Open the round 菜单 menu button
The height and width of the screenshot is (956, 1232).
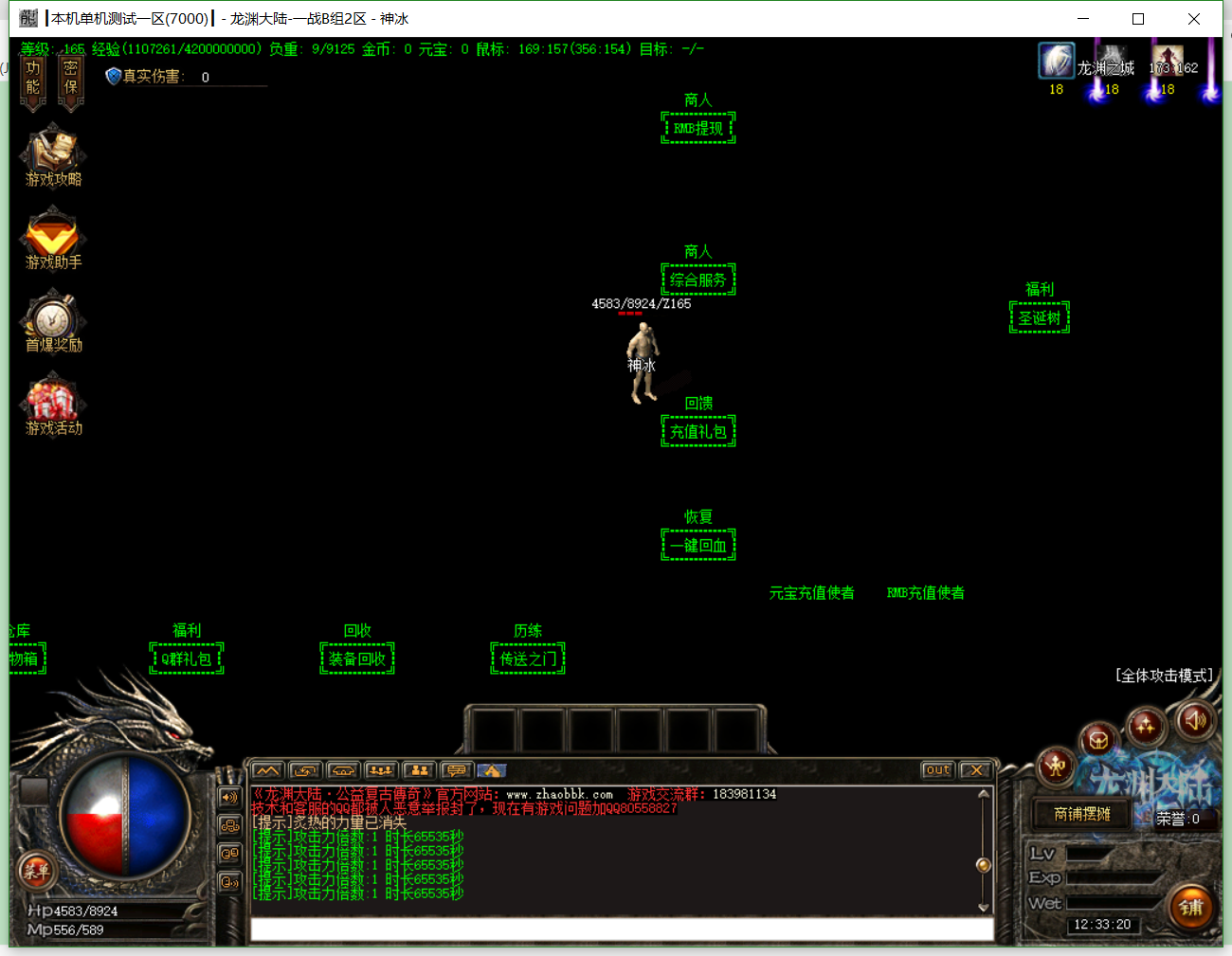(36, 871)
